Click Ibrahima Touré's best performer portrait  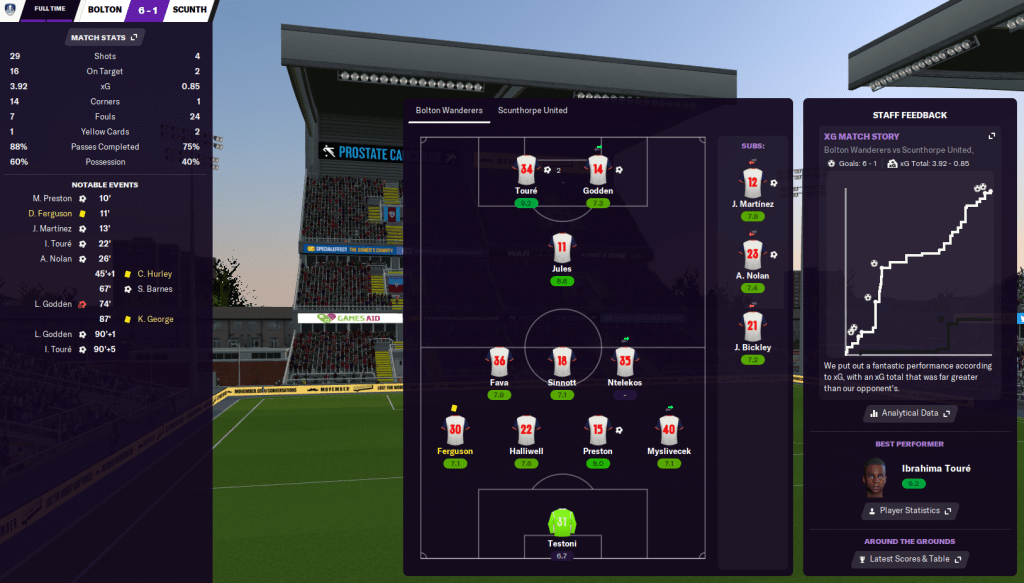tap(875, 476)
